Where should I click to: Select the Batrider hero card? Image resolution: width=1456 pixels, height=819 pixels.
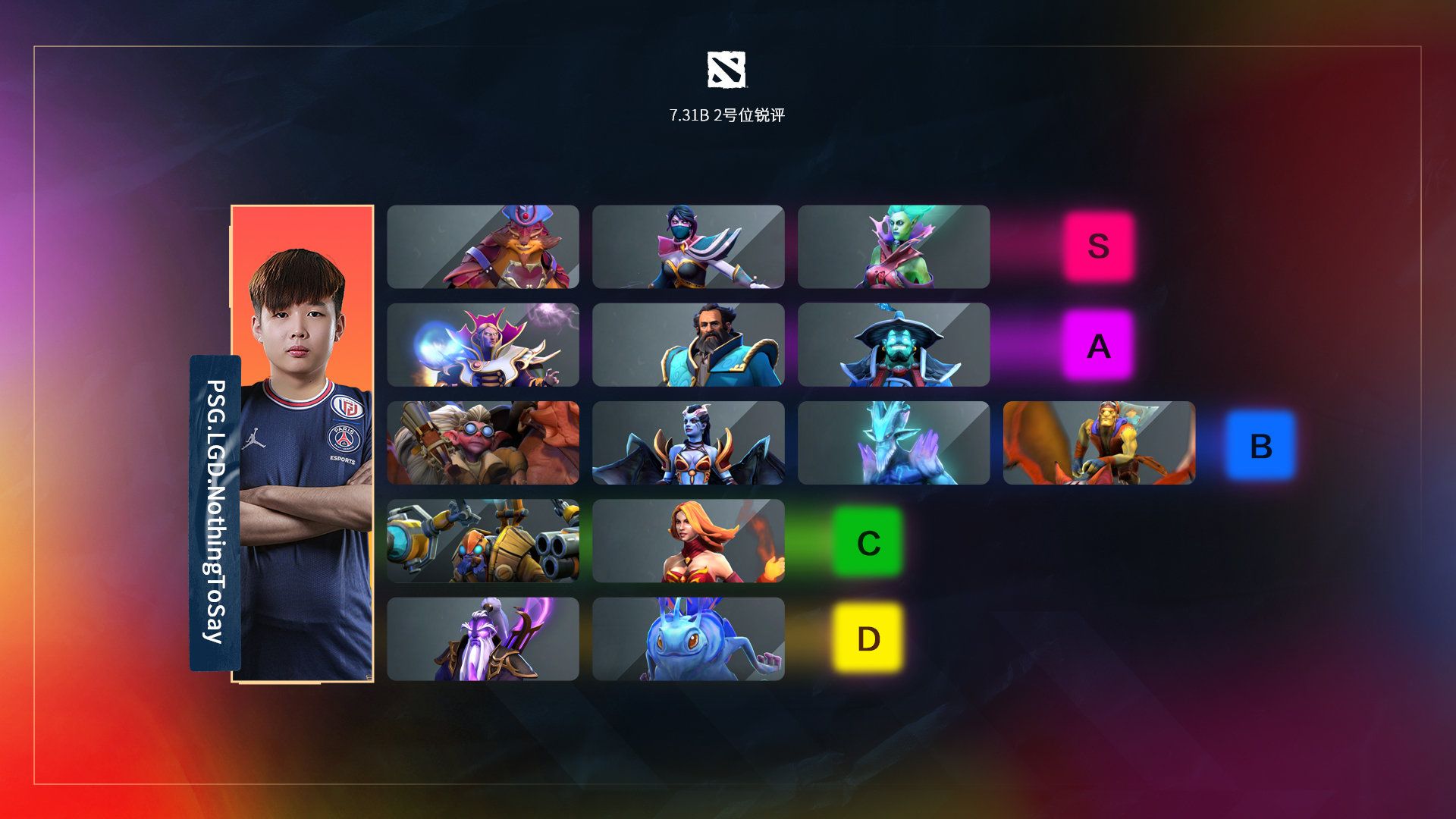click(x=1099, y=443)
